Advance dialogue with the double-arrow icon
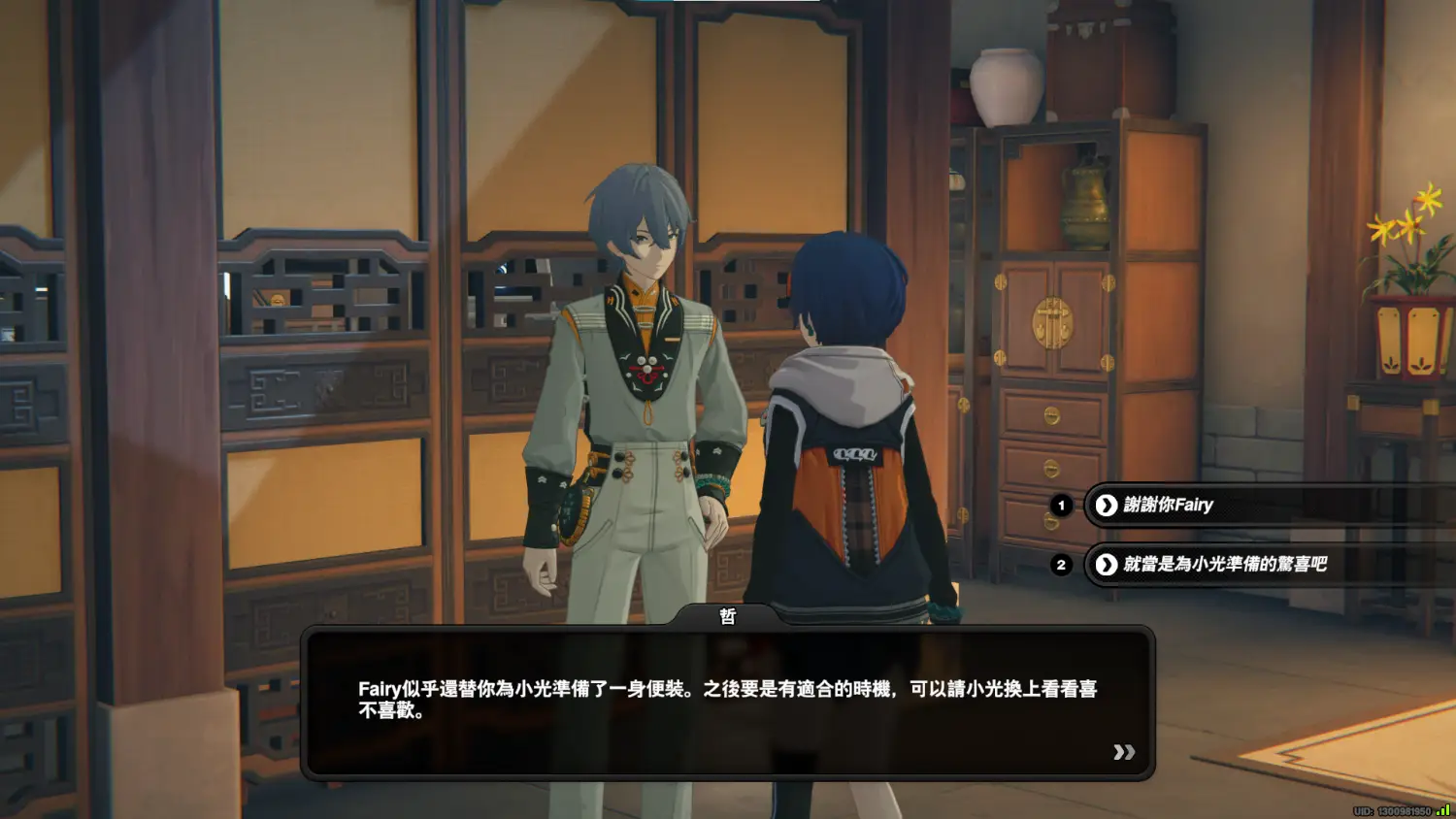 click(1124, 752)
